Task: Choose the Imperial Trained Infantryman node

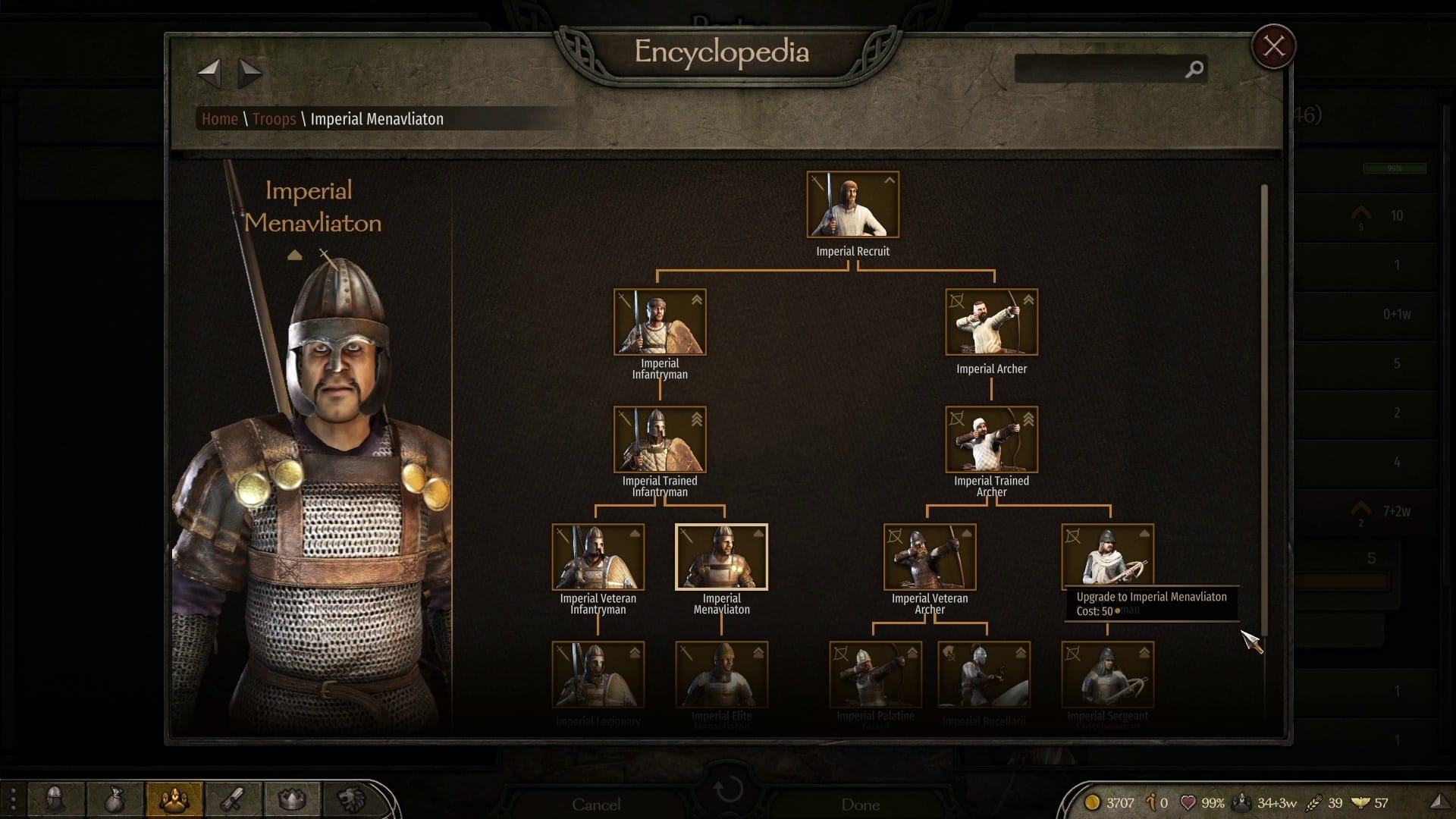Action: 660,440
